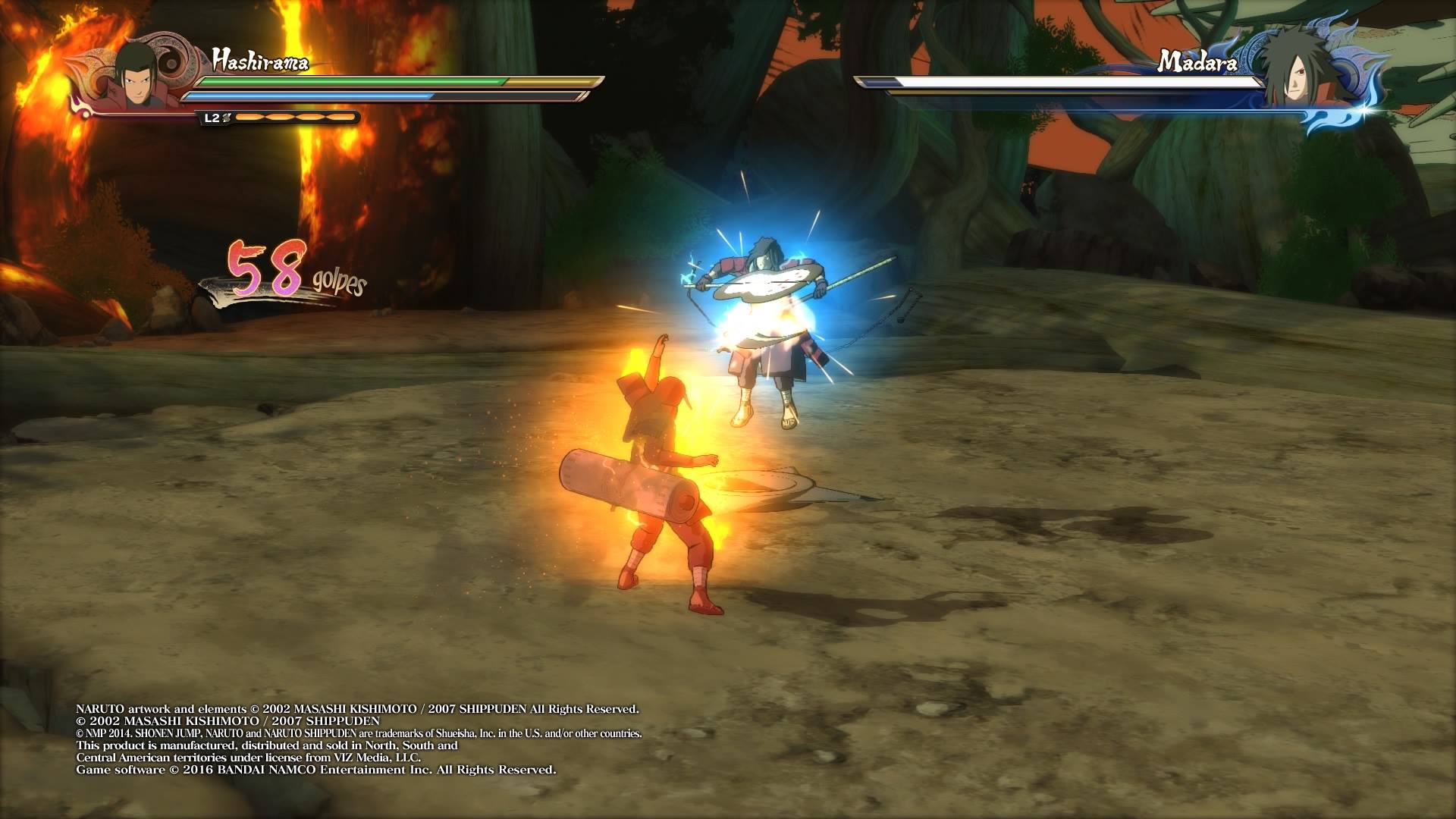Click Hashirama's character portrait
Screen dimensions: 1456x819
(135, 76)
